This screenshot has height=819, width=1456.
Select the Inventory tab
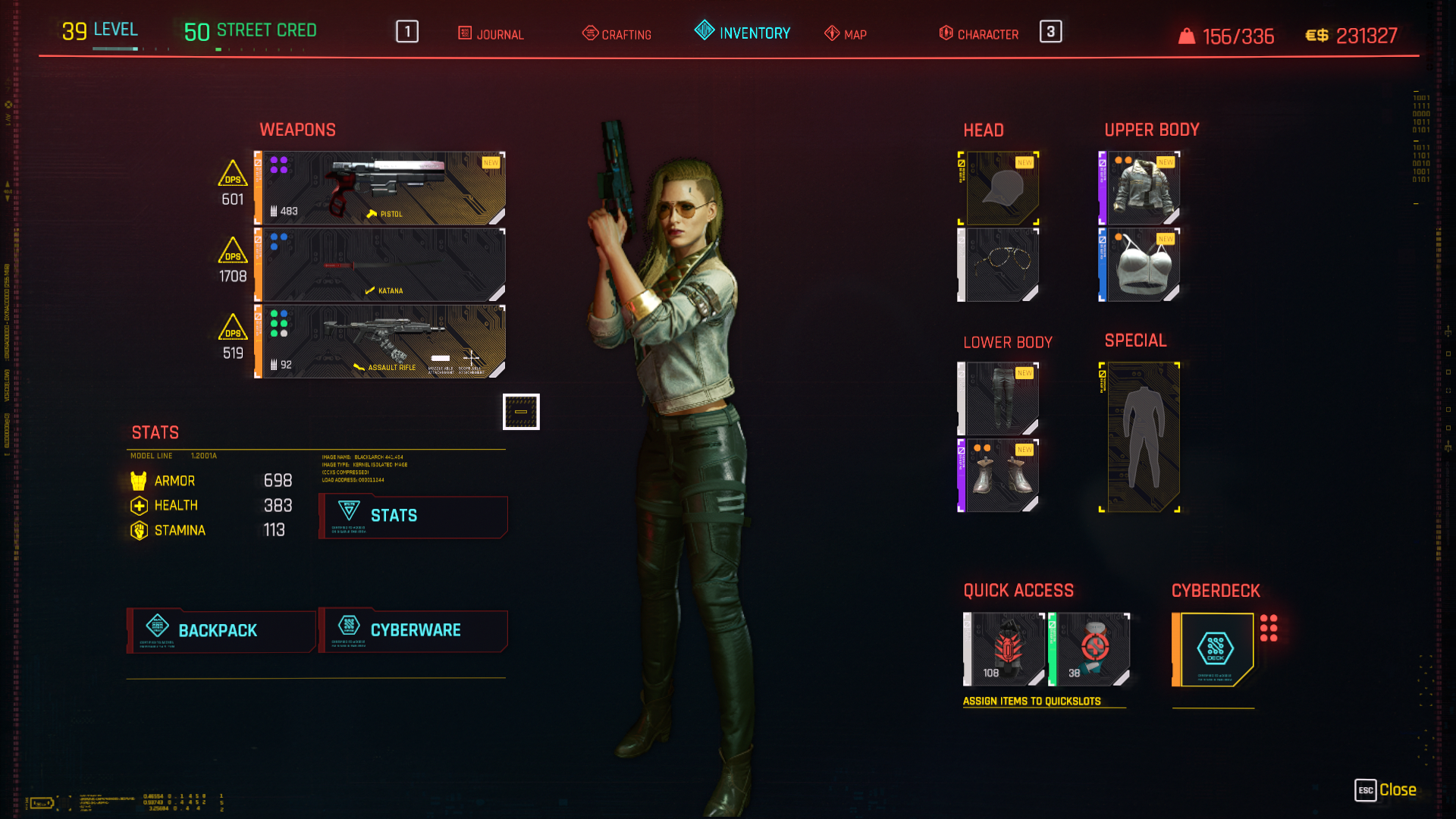743,33
